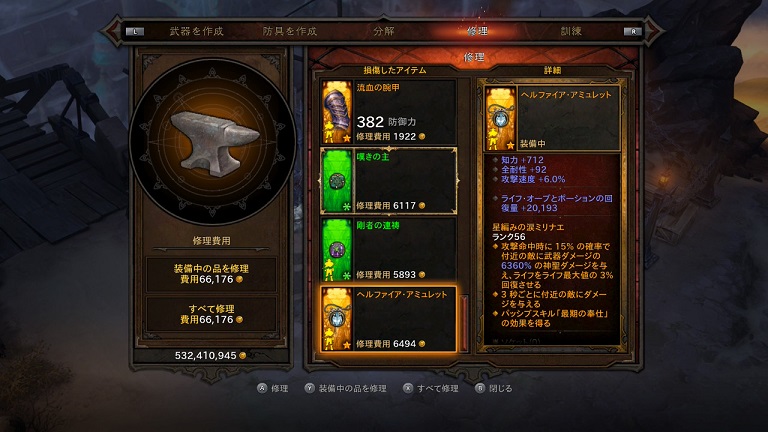
Task: Select the 流血の腕甲 damaged item row
Action: [x=388, y=111]
